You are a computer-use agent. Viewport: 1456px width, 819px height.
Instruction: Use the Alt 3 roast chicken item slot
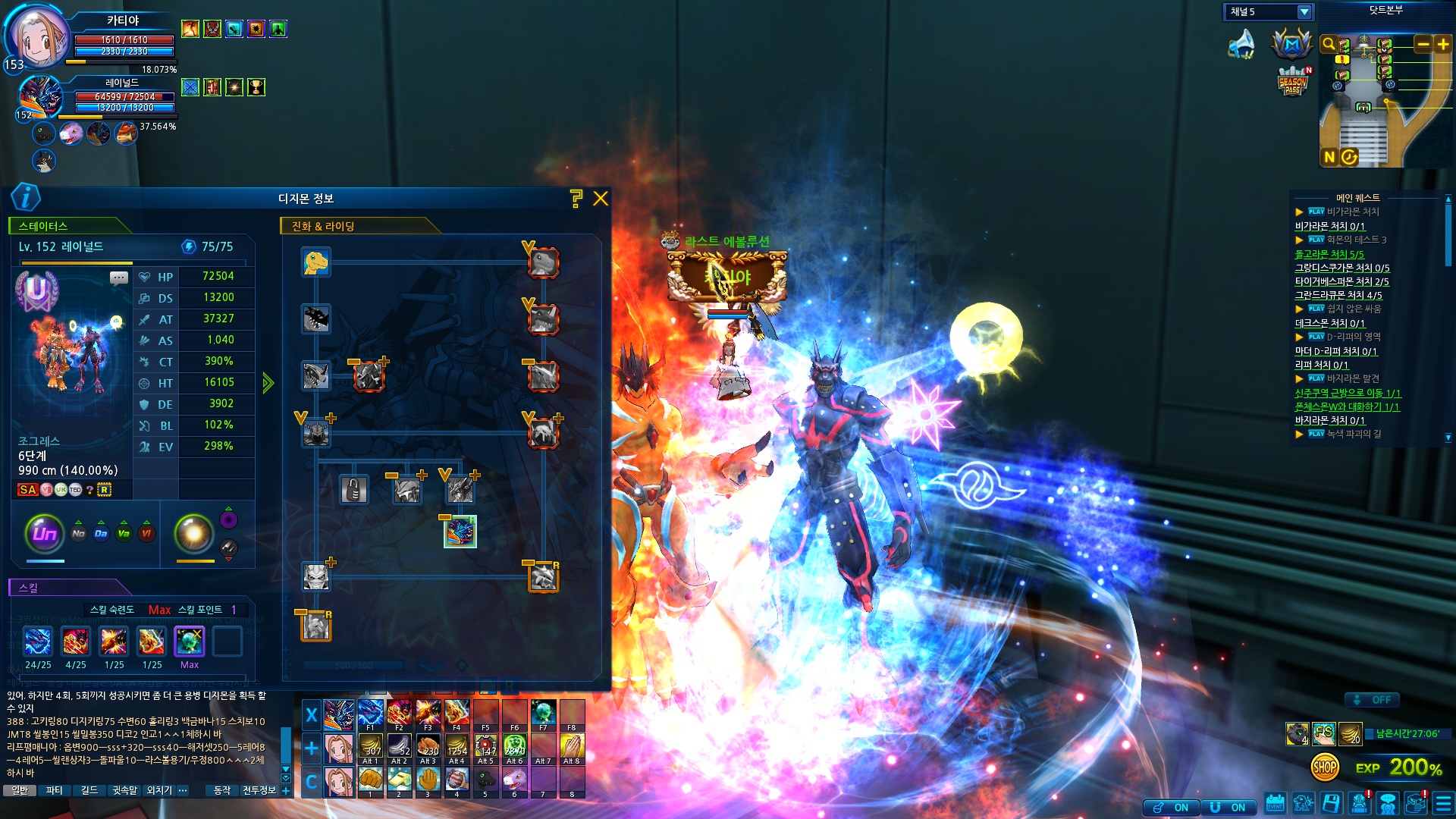[x=428, y=748]
